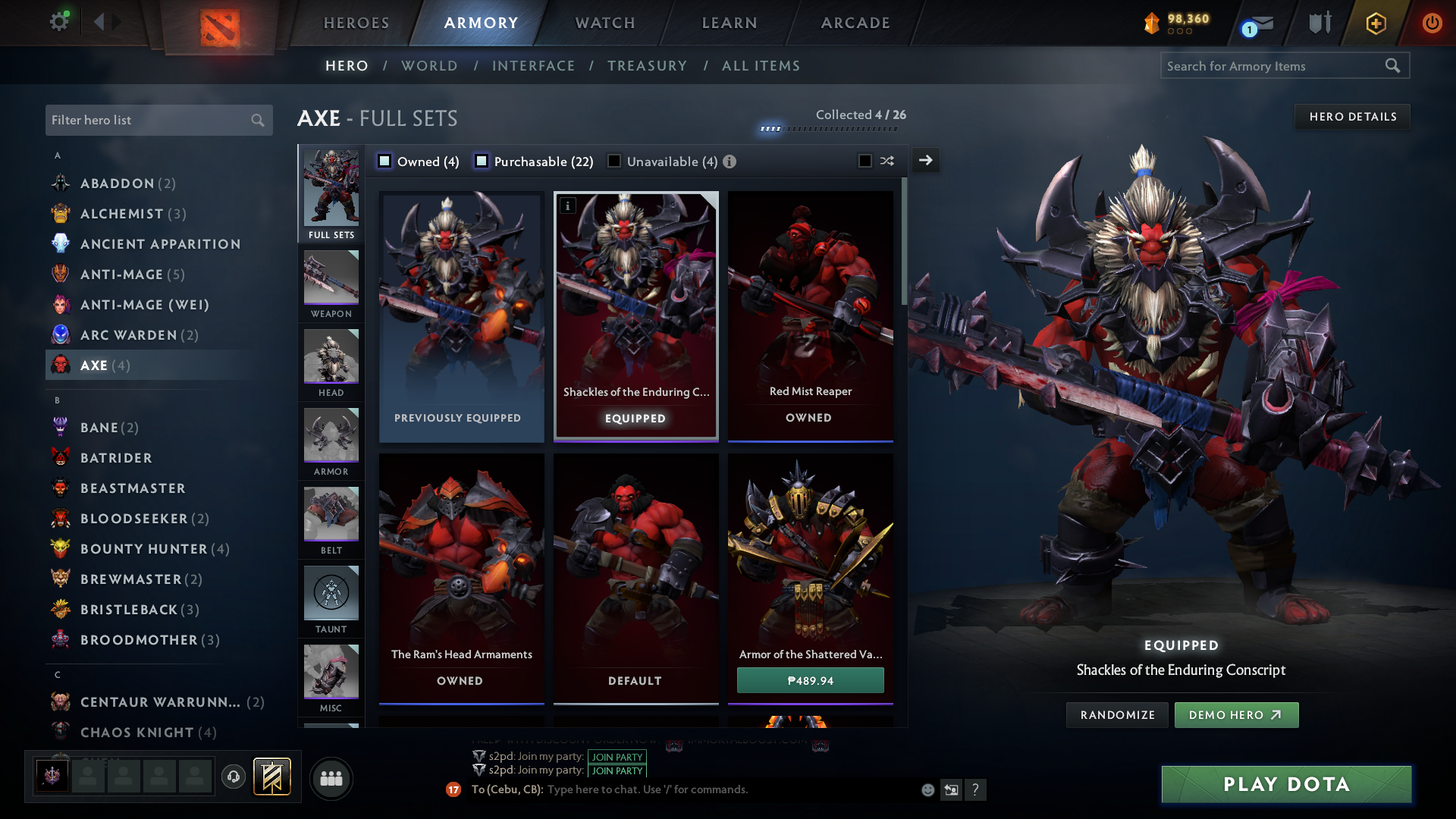Viewport: 1456px width, 819px height.
Task: Open Hero Details panel
Action: pyautogui.click(x=1352, y=117)
